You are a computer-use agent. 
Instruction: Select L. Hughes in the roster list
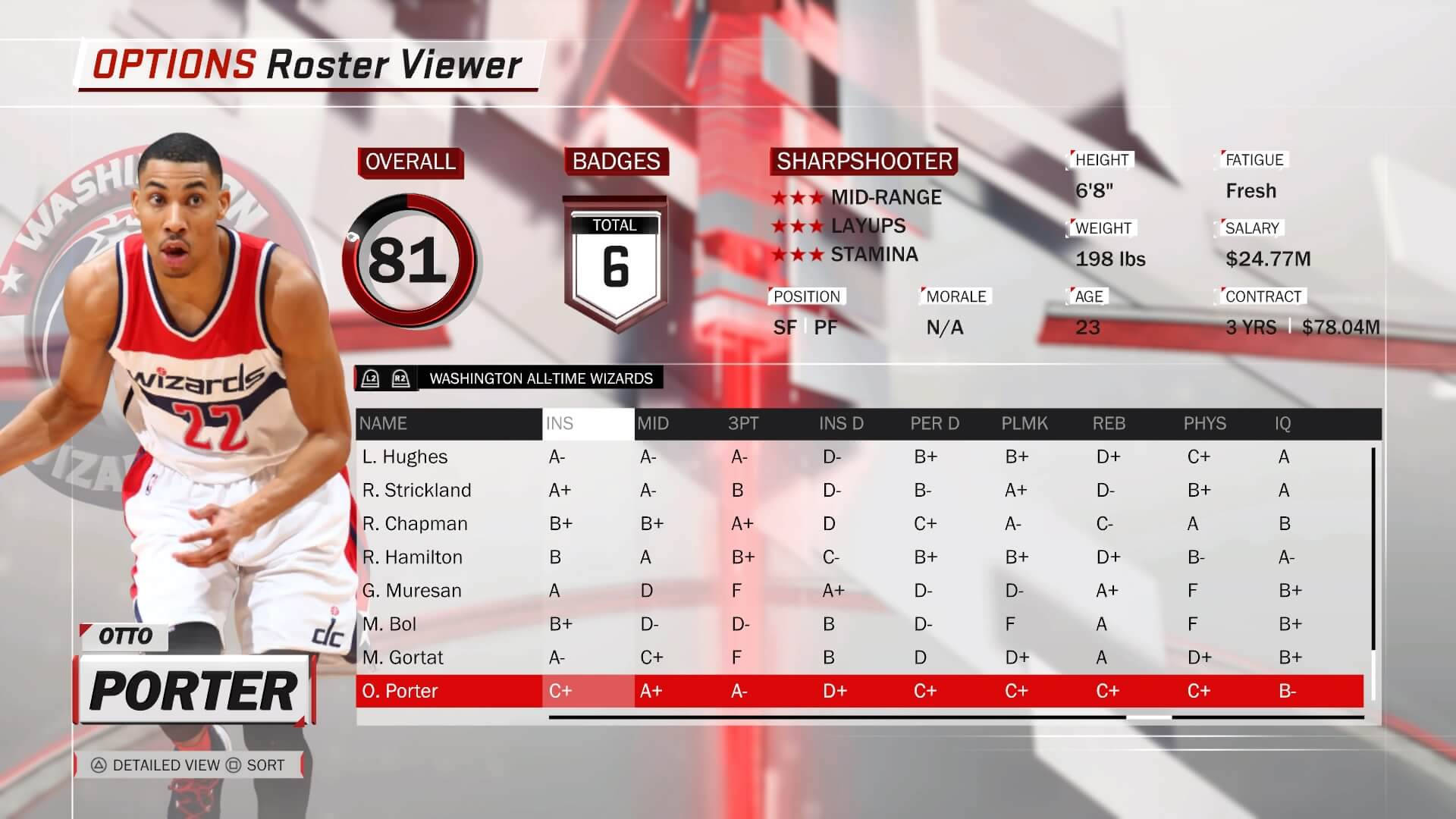[405, 457]
